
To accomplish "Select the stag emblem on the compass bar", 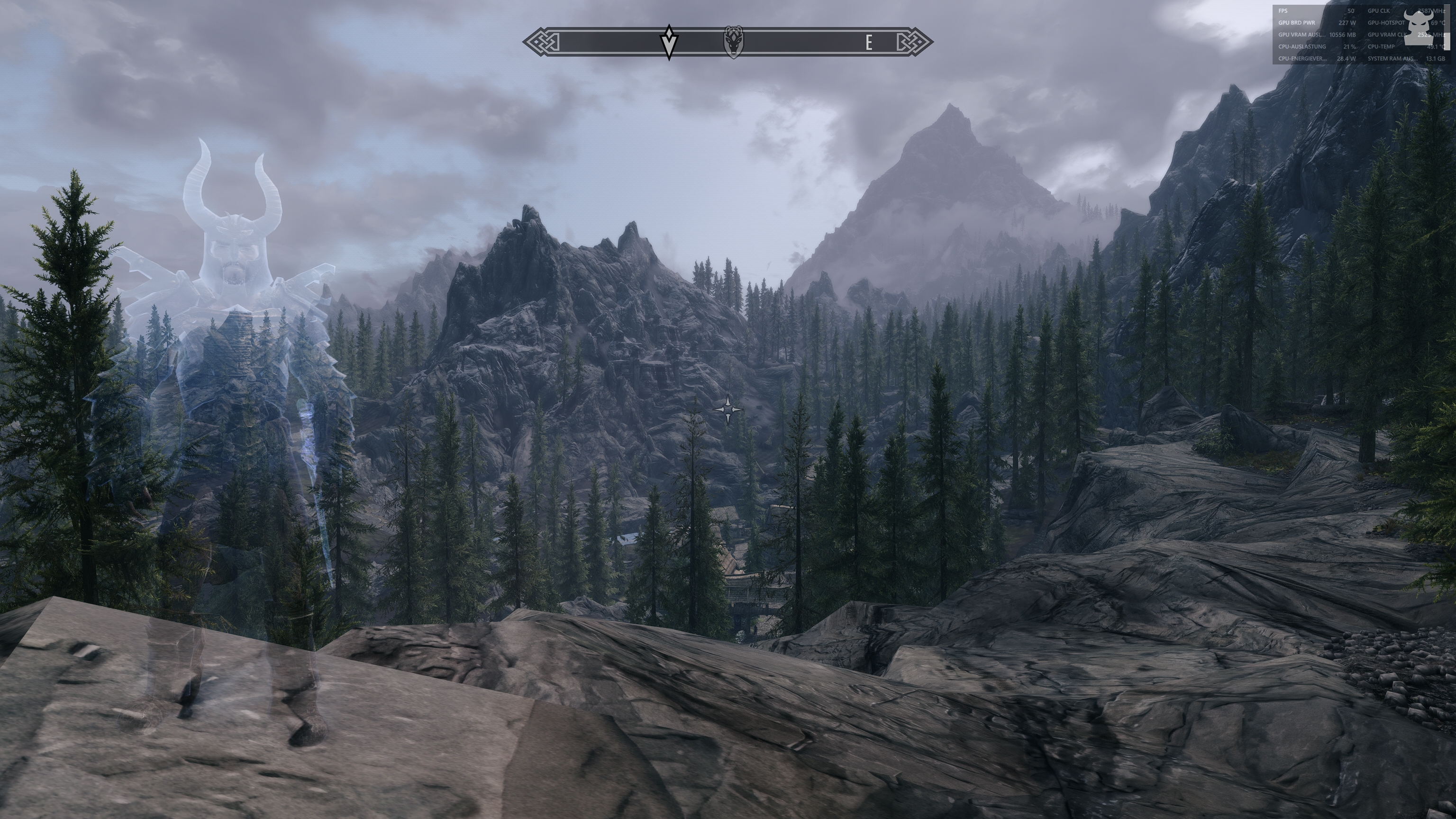I will (733, 41).
